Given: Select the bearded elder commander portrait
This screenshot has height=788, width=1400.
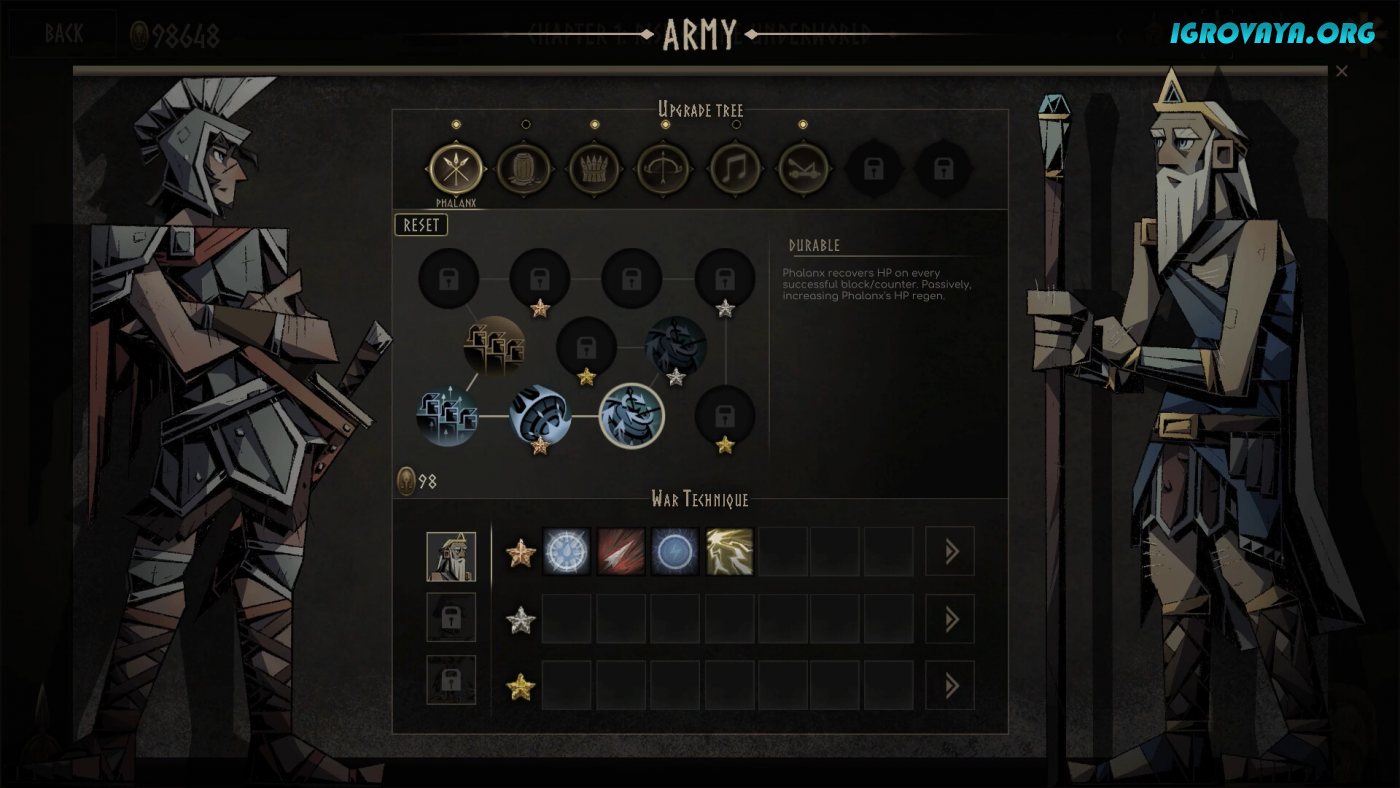Looking at the screenshot, I should (451, 556).
